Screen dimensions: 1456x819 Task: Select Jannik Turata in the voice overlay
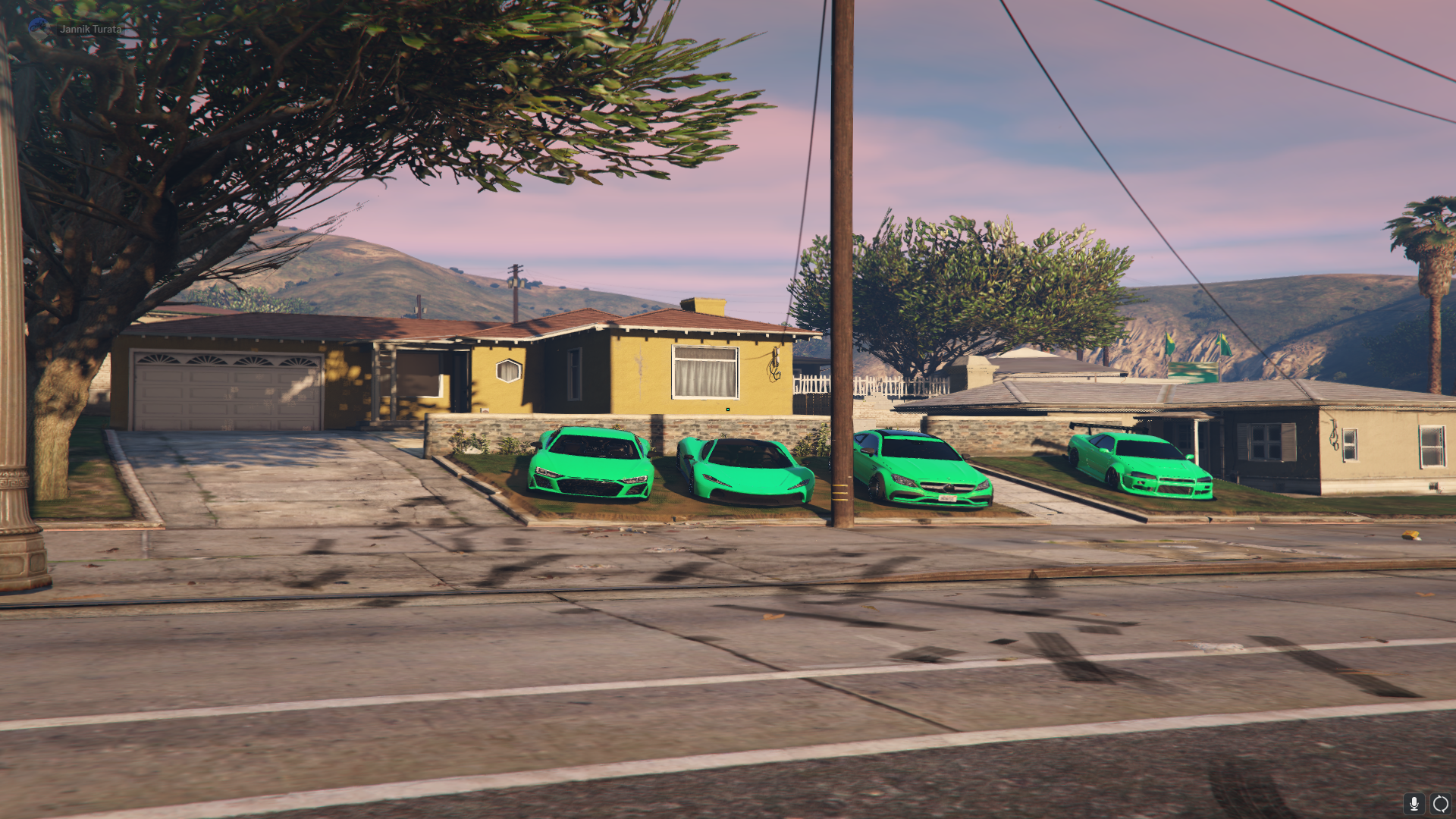click(x=90, y=29)
